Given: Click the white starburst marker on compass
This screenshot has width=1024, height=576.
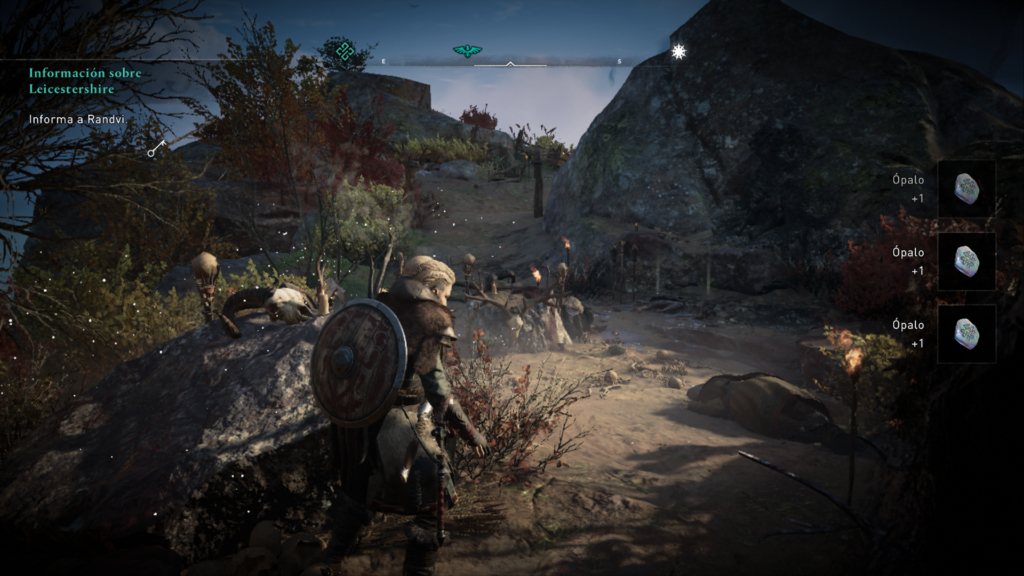Looking at the screenshot, I should click(x=679, y=51).
